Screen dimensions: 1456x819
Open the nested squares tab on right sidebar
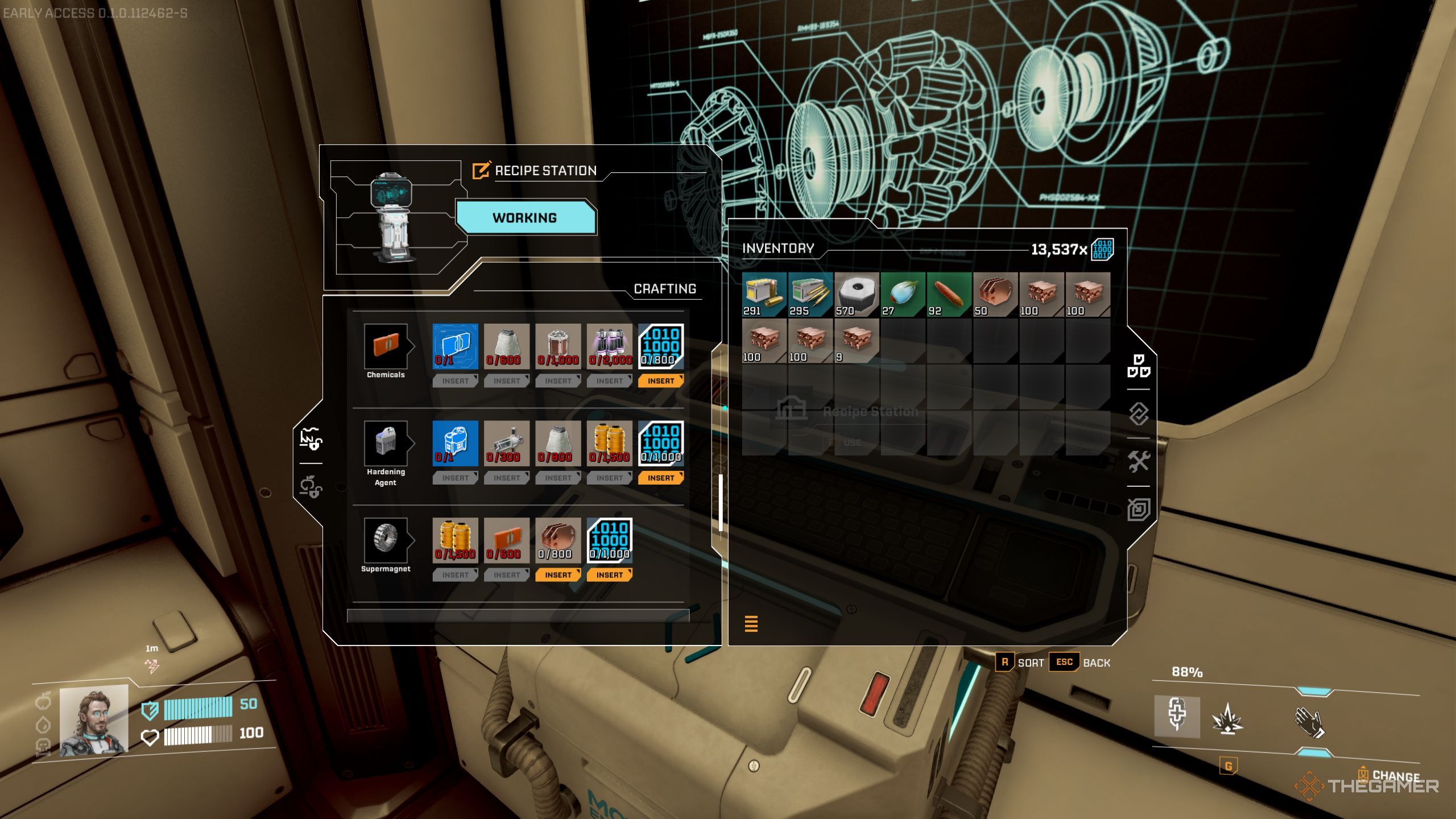[1139, 510]
